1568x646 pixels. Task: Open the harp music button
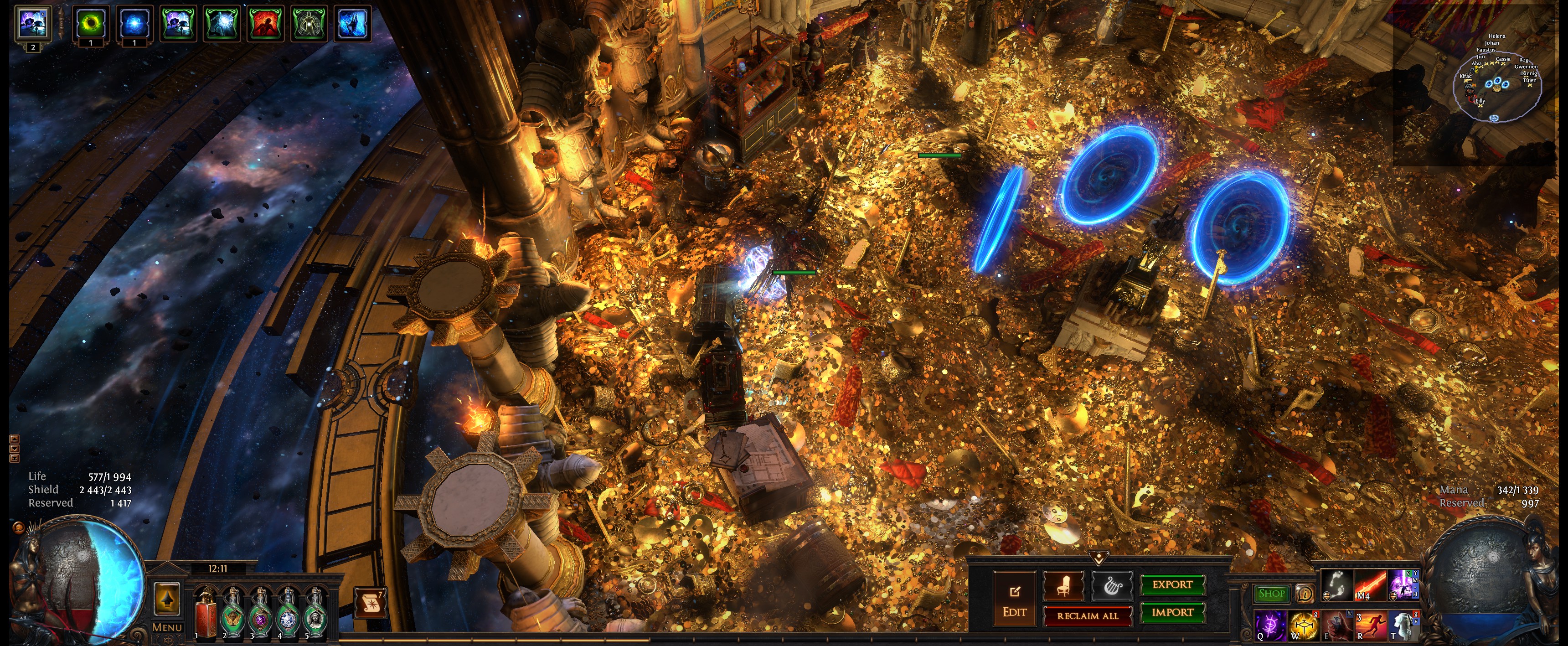(x=1112, y=586)
